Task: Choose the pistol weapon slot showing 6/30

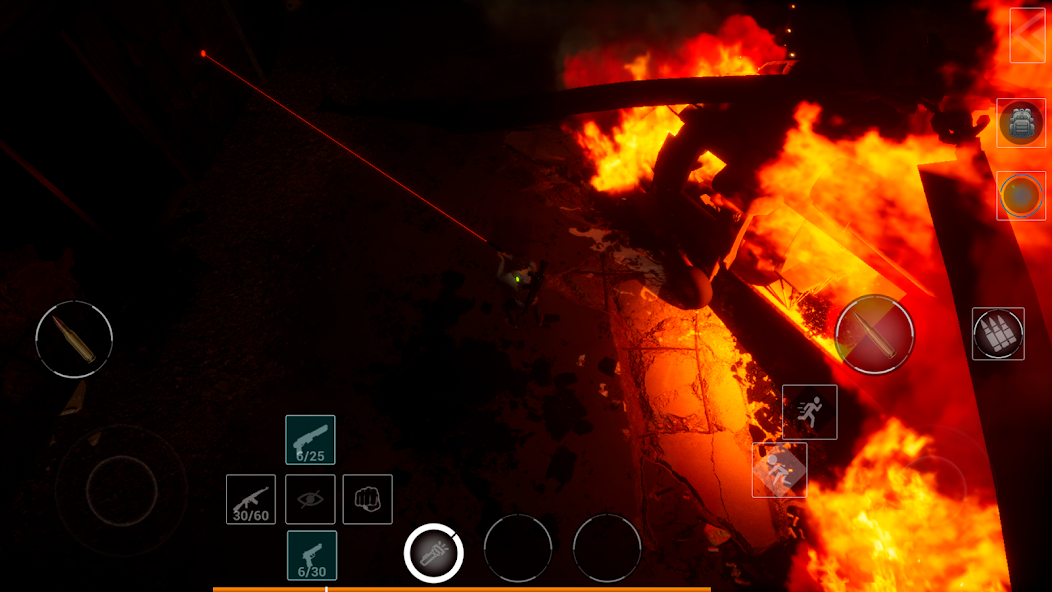Action: [311, 555]
